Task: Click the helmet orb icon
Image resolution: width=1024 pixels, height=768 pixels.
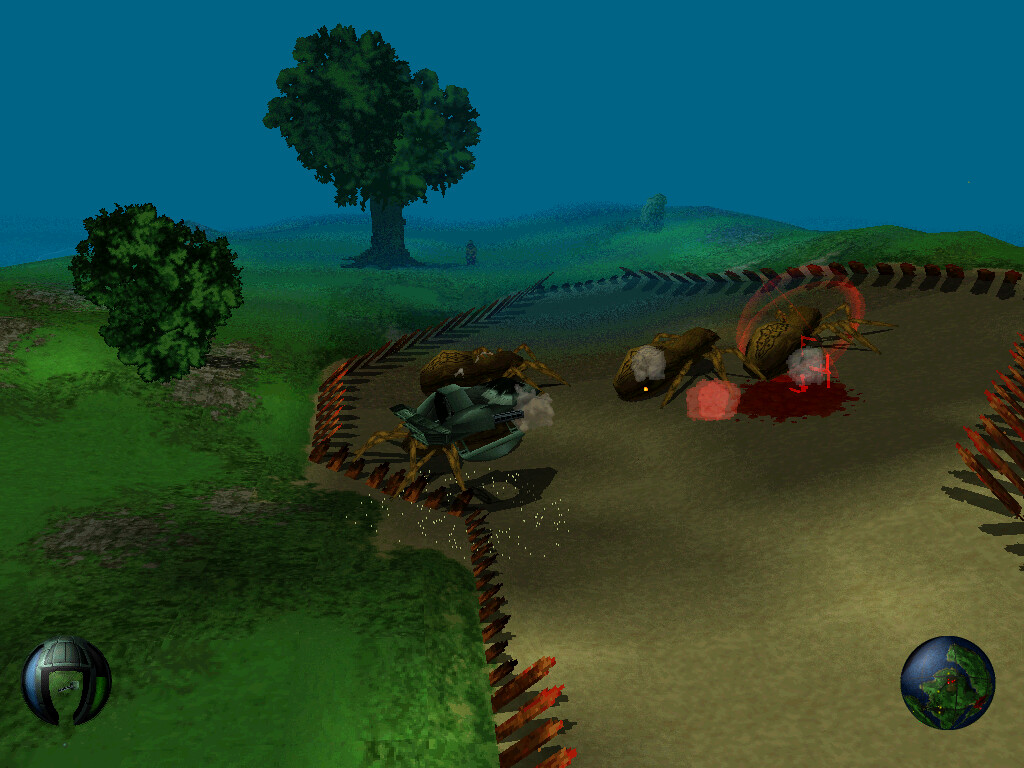Action: coord(66,681)
